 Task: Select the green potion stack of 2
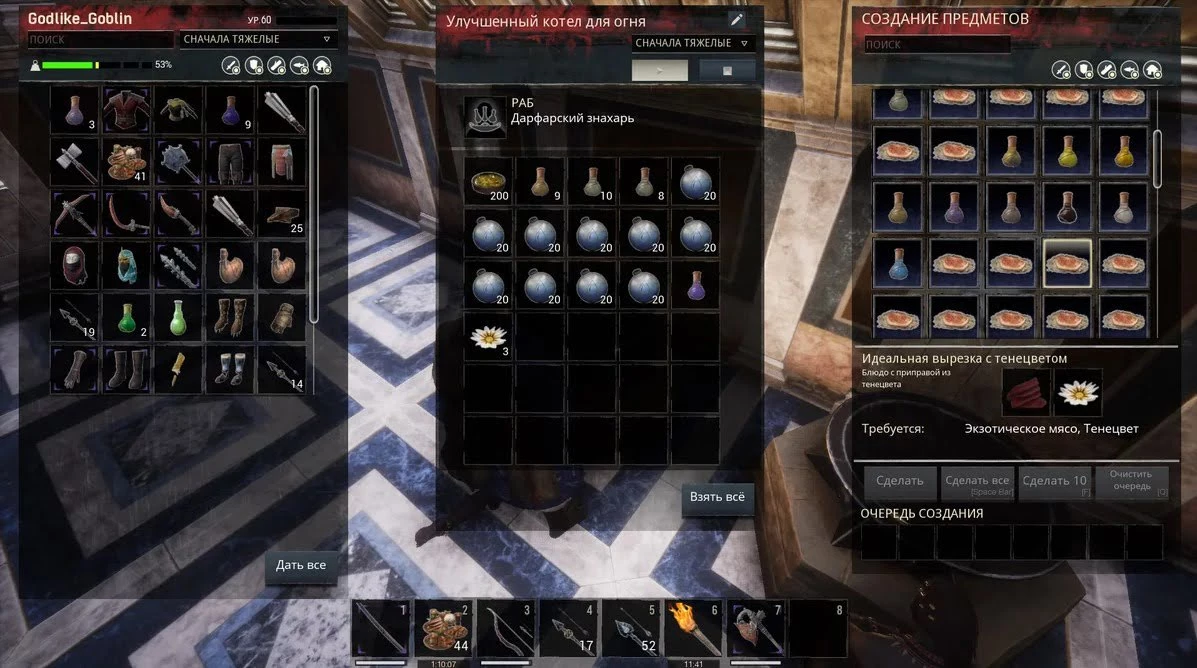[x=127, y=317]
